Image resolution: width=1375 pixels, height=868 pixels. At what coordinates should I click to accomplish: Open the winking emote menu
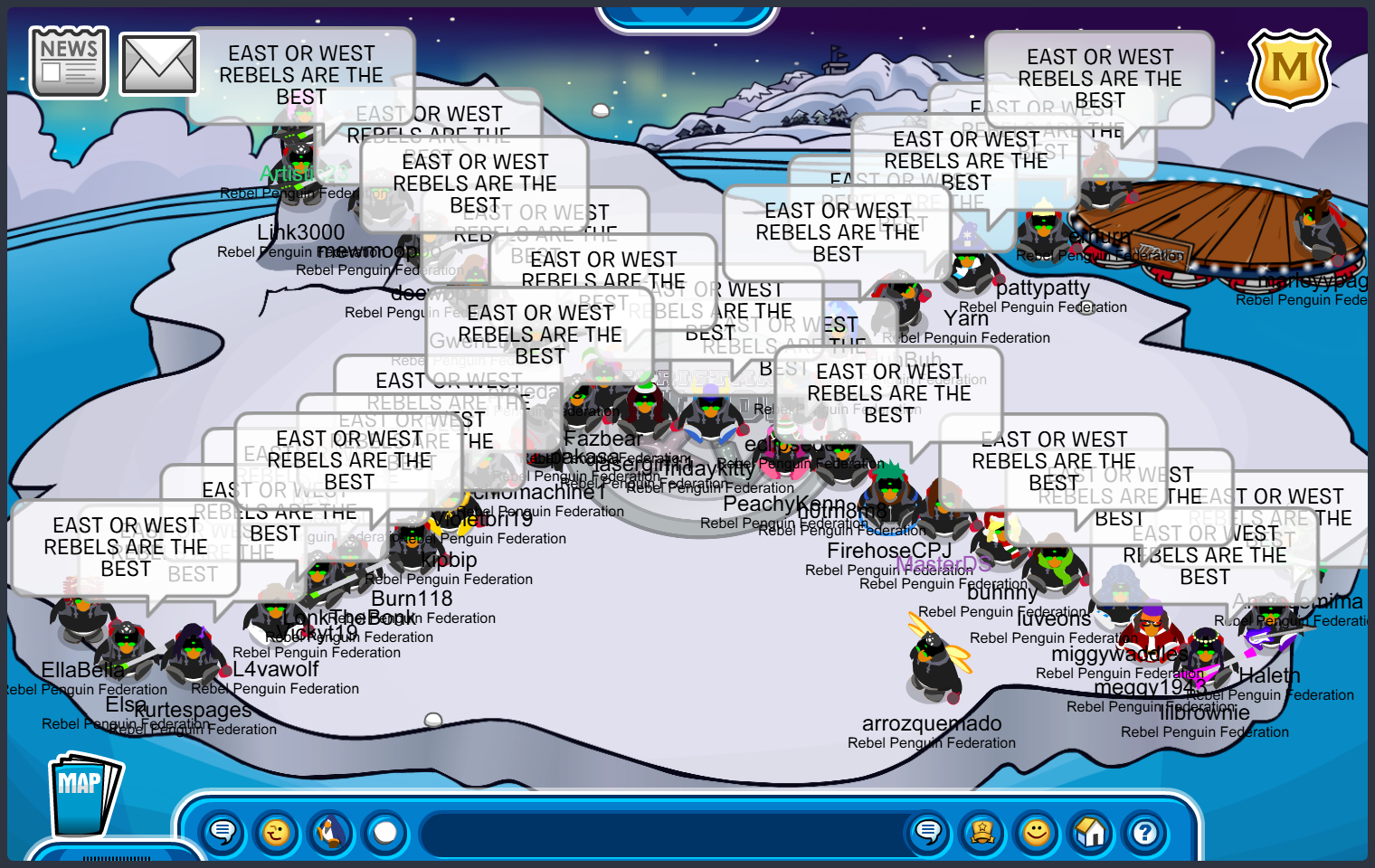pos(277,831)
